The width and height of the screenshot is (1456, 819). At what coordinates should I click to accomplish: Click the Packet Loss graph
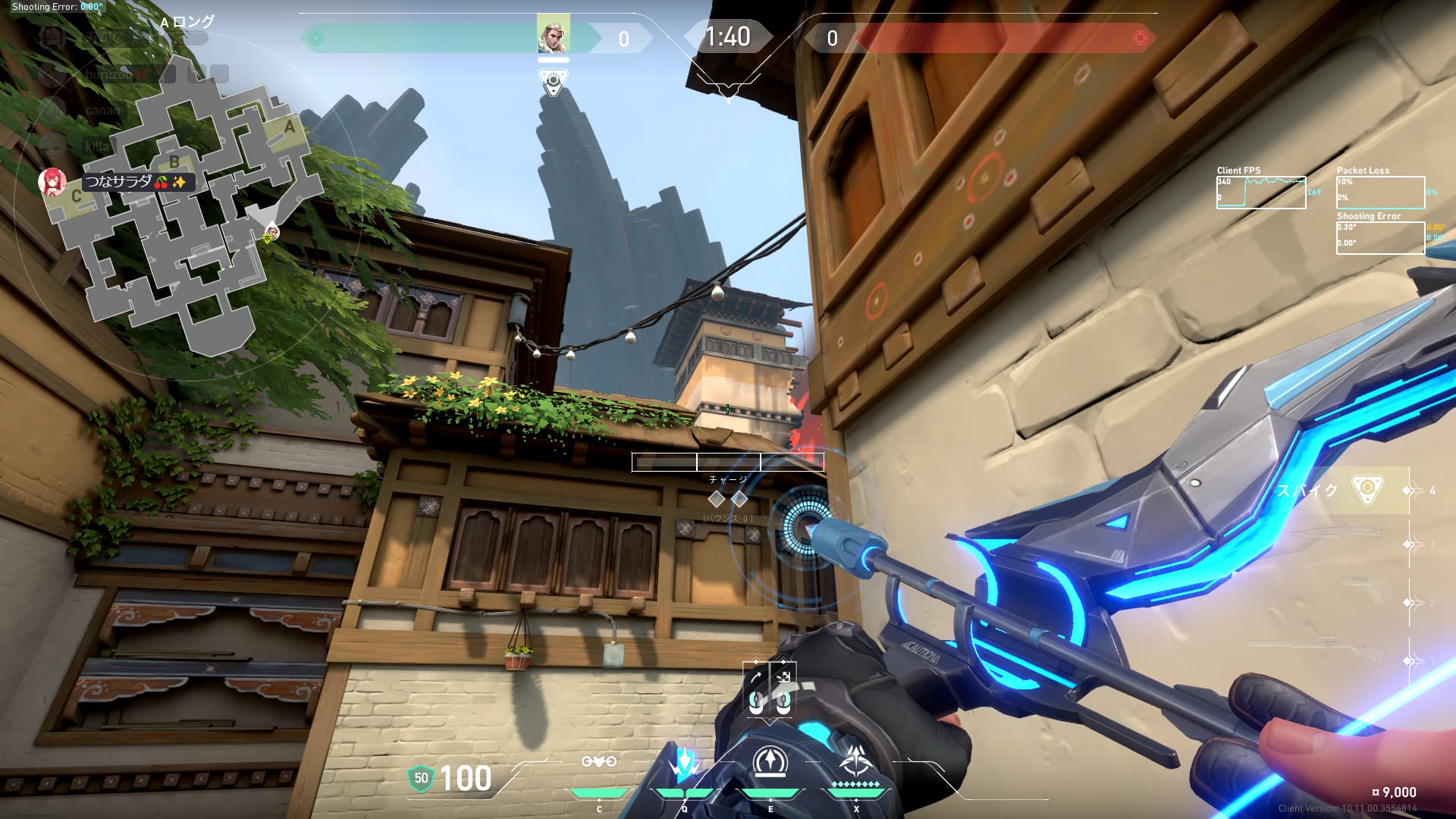tap(1380, 193)
